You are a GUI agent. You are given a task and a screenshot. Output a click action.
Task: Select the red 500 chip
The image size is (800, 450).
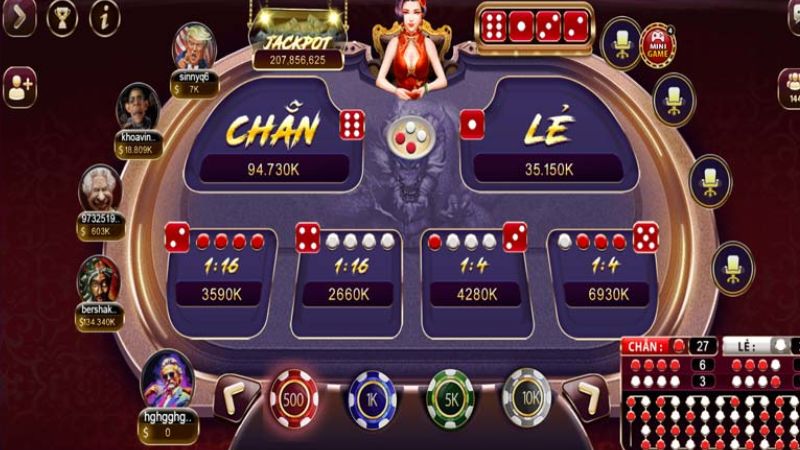(x=294, y=397)
